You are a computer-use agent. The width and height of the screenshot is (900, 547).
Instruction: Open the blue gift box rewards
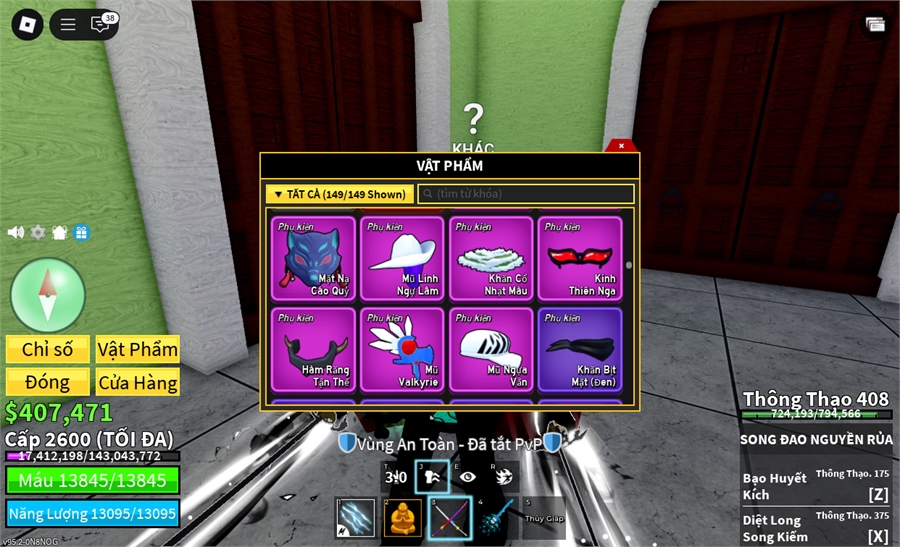(x=82, y=232)
